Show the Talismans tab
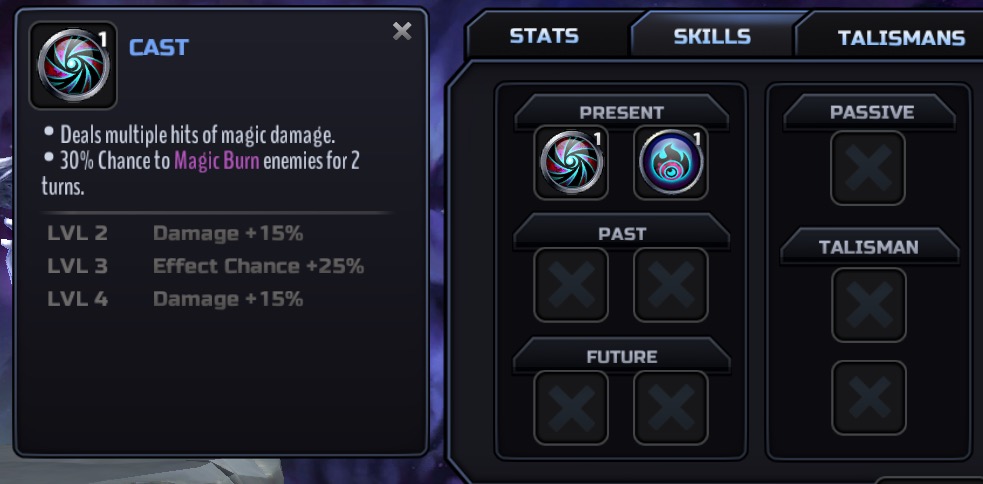 tap(900, 38)
